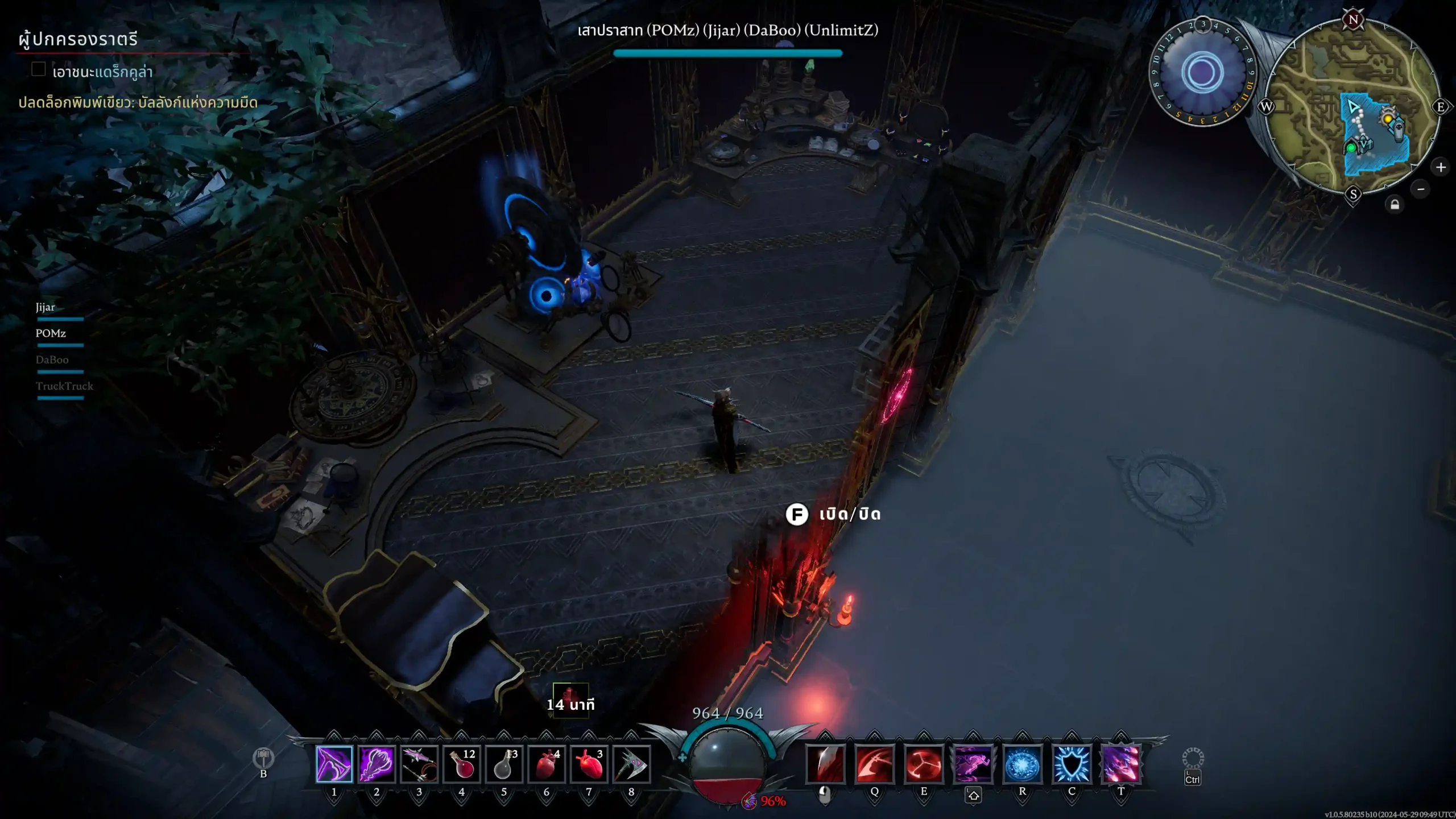Equip the spear and whip in slot 3
Screen dimensions: 1456x819
tap(419, 764)
